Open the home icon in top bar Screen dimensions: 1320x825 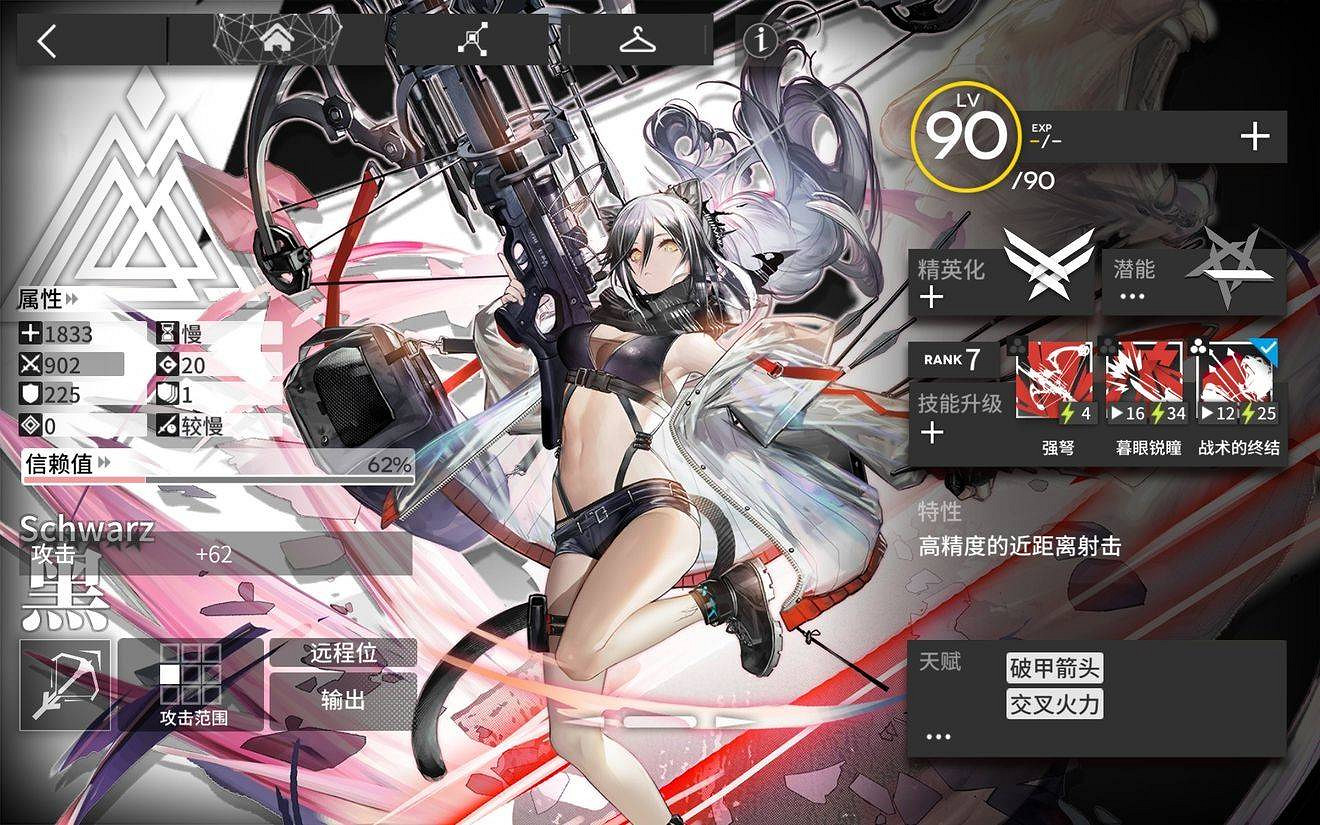(x=275, y=38)
